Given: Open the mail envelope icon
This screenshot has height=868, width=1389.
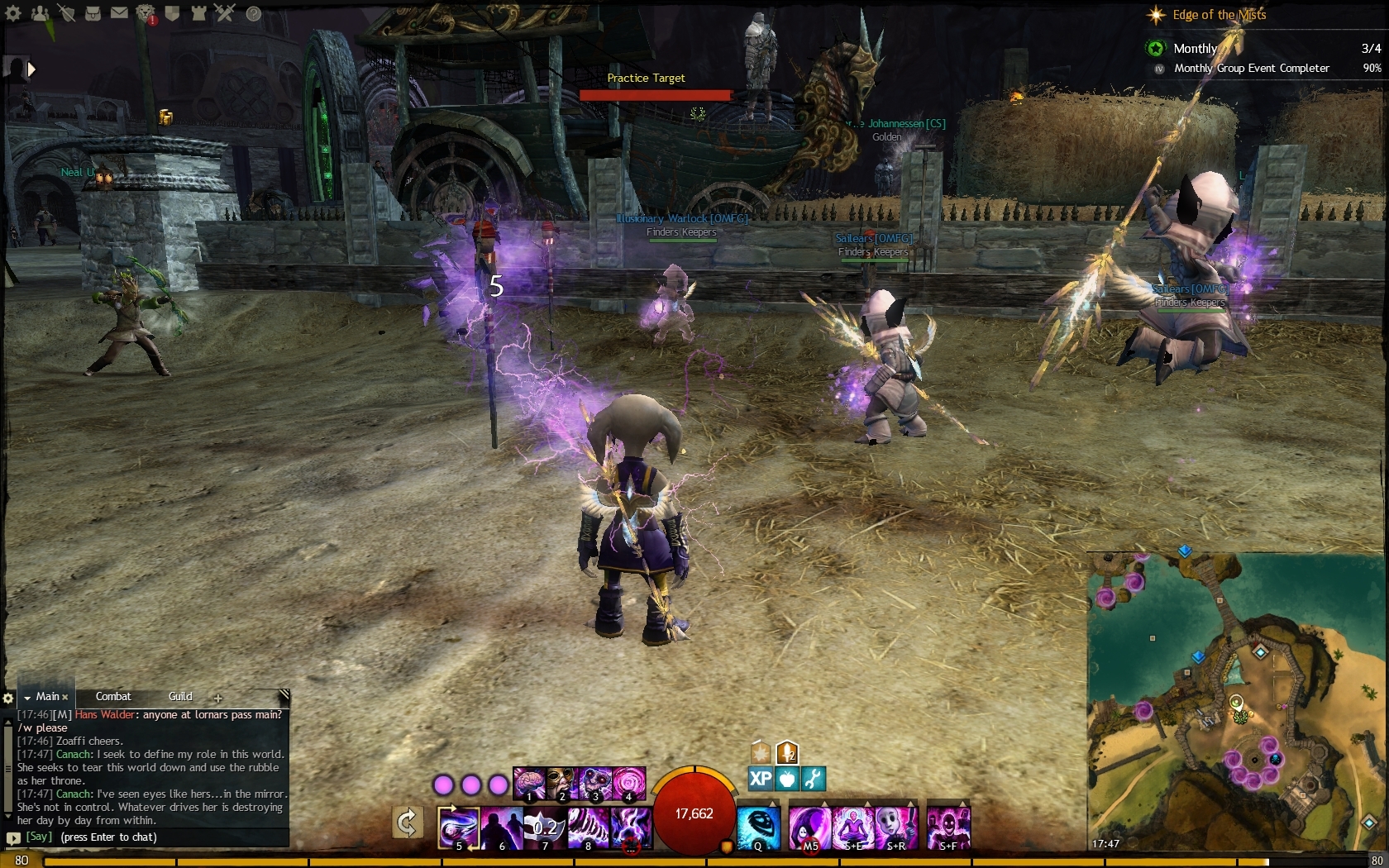Looking at the screenshot, I should 119,13.
